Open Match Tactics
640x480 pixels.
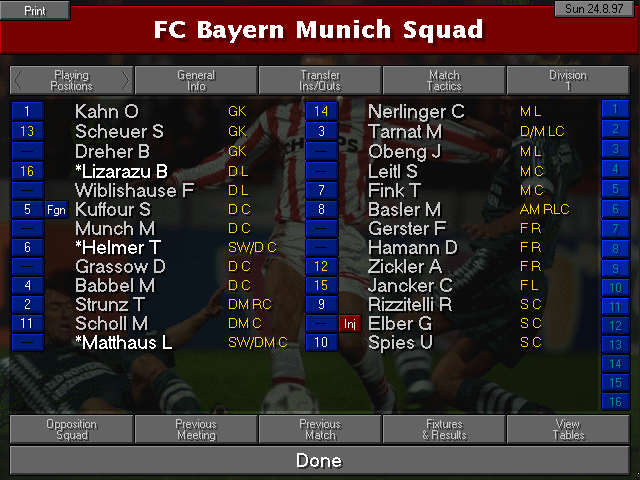(x=444, y=80)
